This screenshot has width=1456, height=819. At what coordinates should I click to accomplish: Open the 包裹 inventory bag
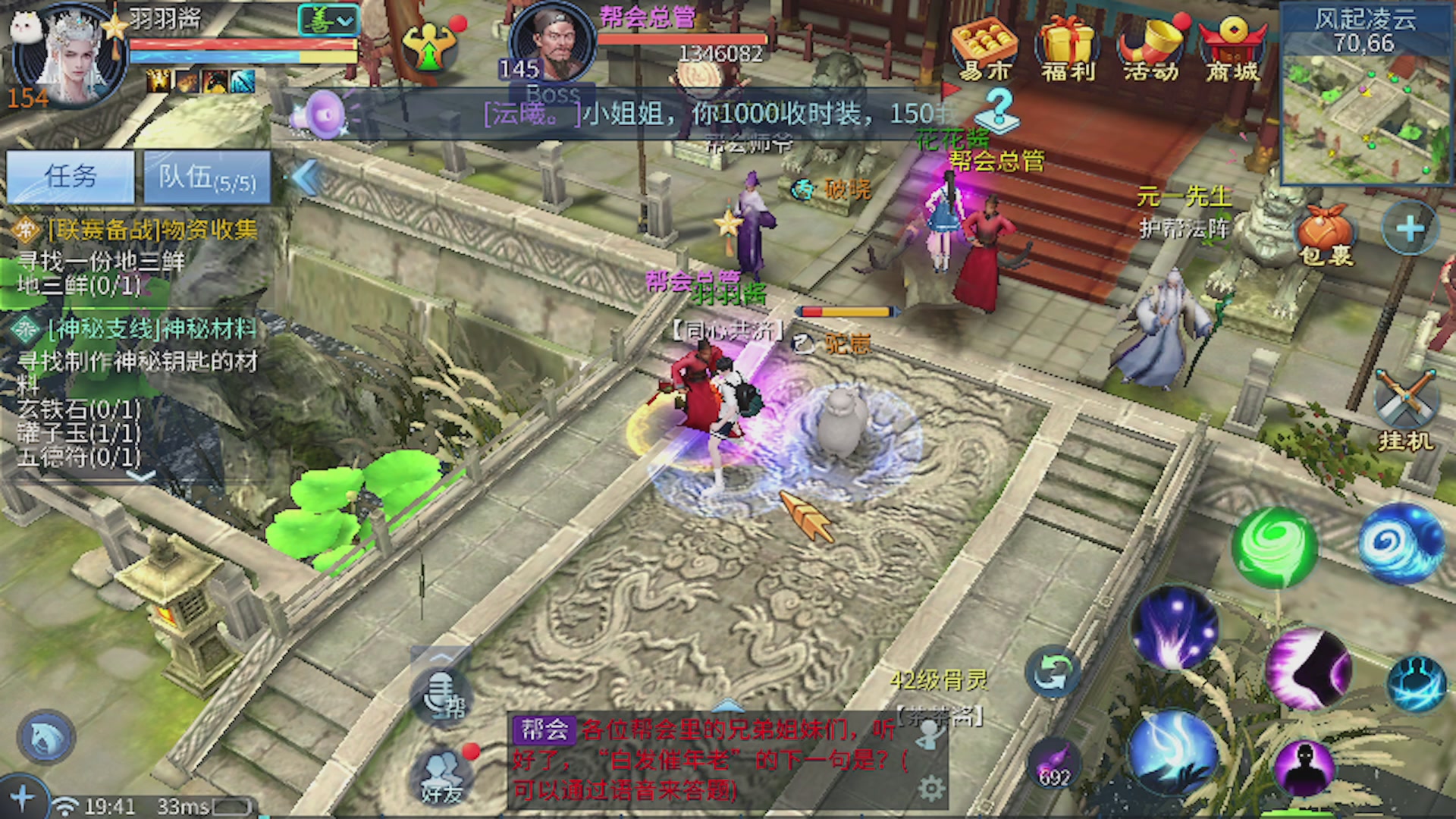[1325, 236]
